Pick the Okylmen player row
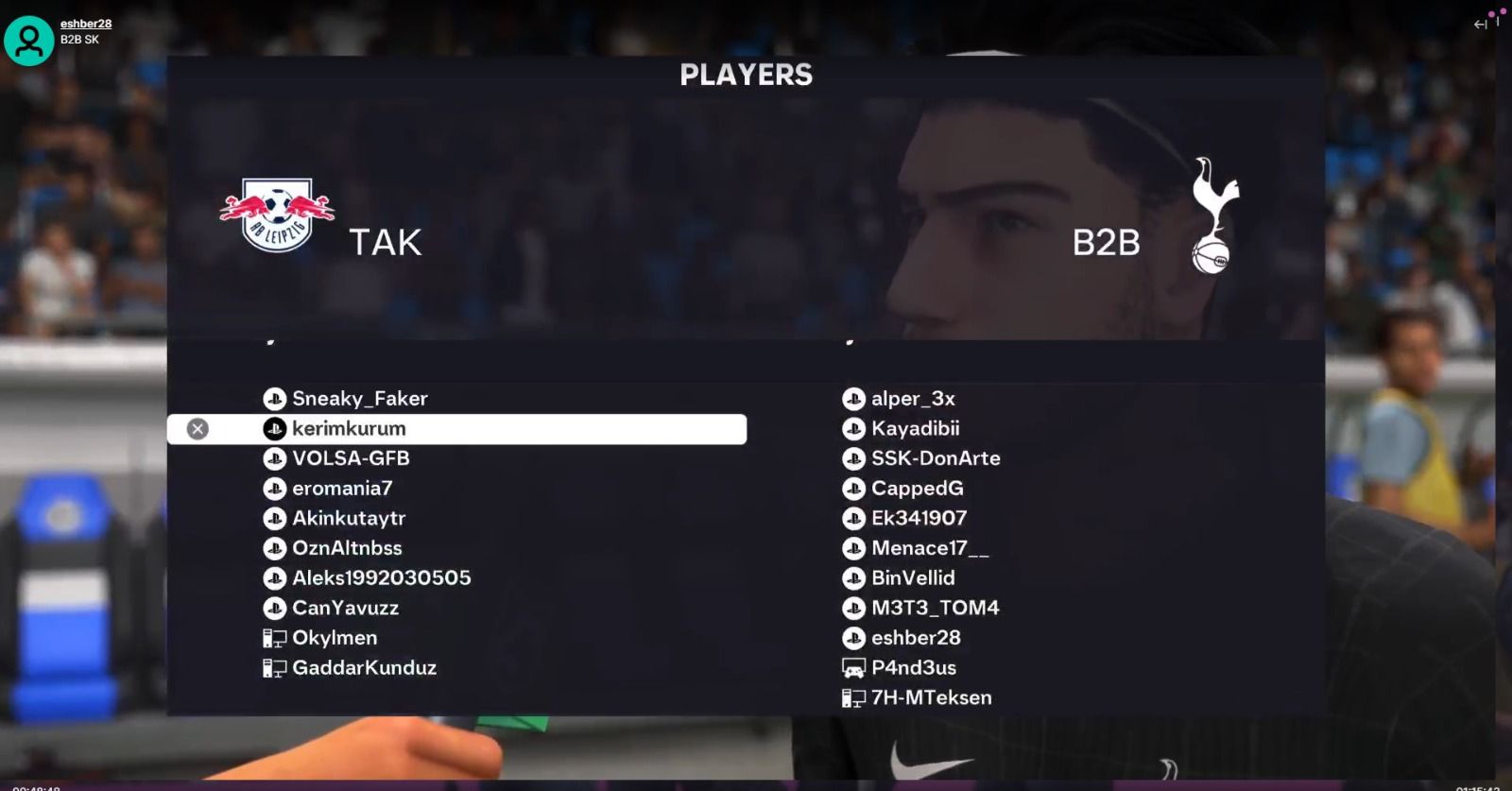 334,638
